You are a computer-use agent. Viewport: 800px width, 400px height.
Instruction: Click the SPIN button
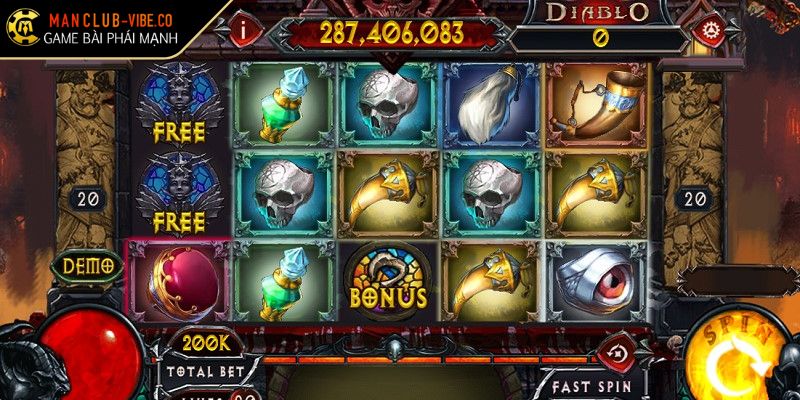pos(742,353)
